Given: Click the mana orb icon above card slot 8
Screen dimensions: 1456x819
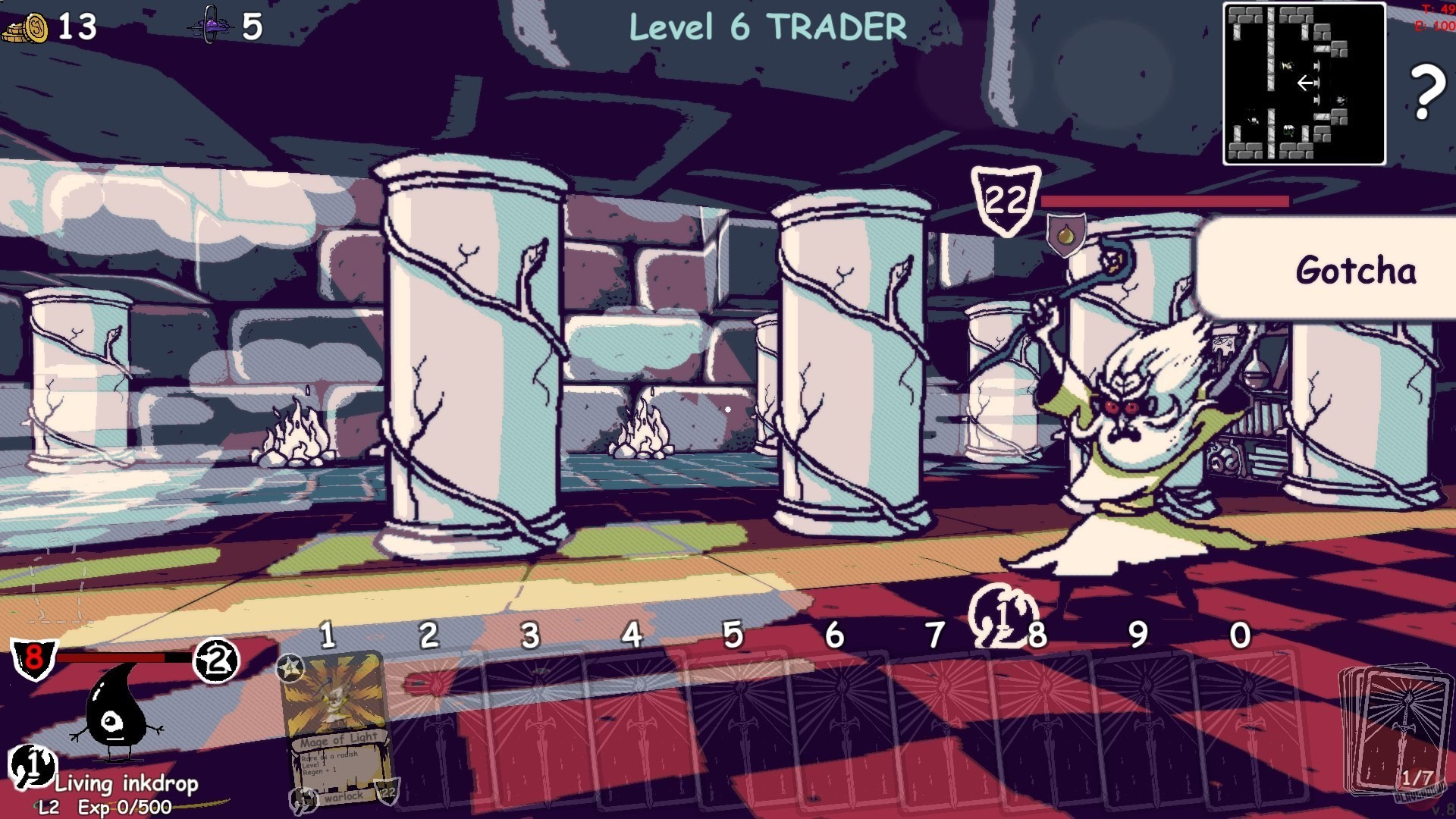Looking at the screenshot, I should [1003, 614].
